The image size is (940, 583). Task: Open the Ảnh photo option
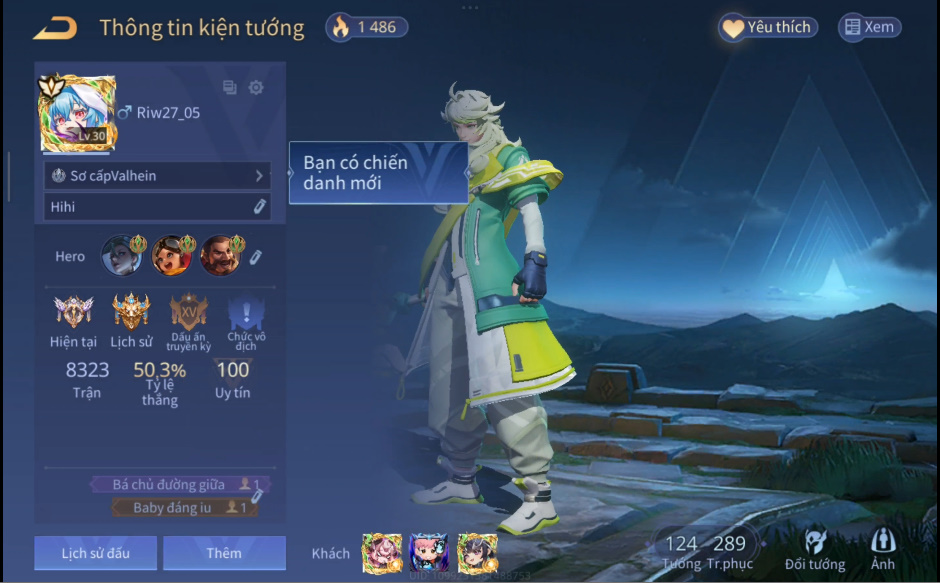tap(883, 550)
